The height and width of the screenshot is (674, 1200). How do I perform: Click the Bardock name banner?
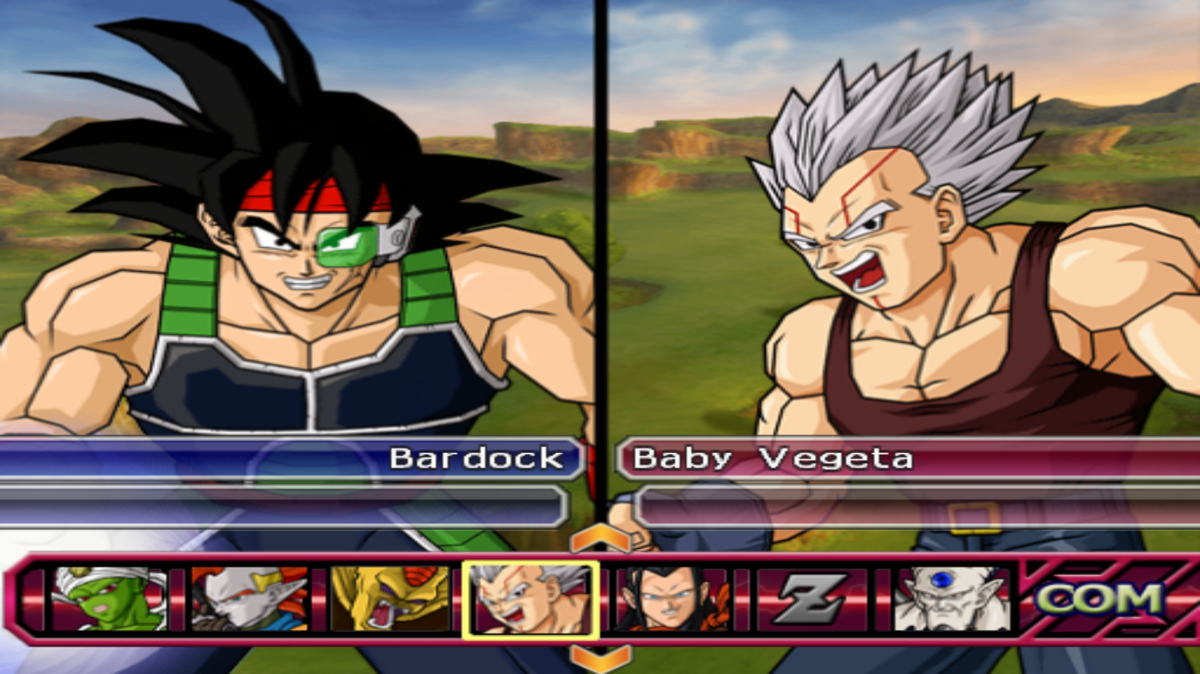point(290,459)
